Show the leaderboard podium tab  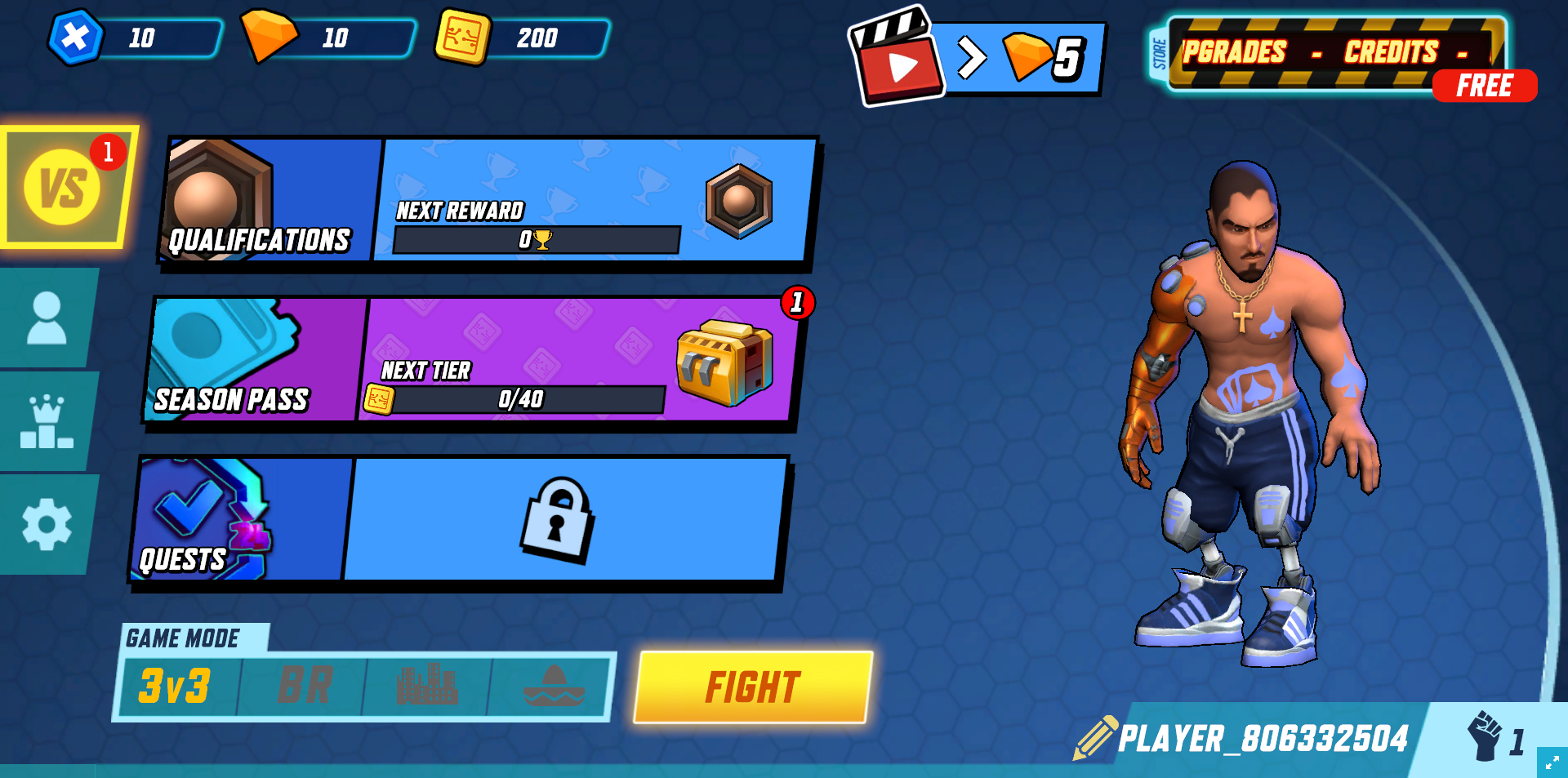(47, 421)
